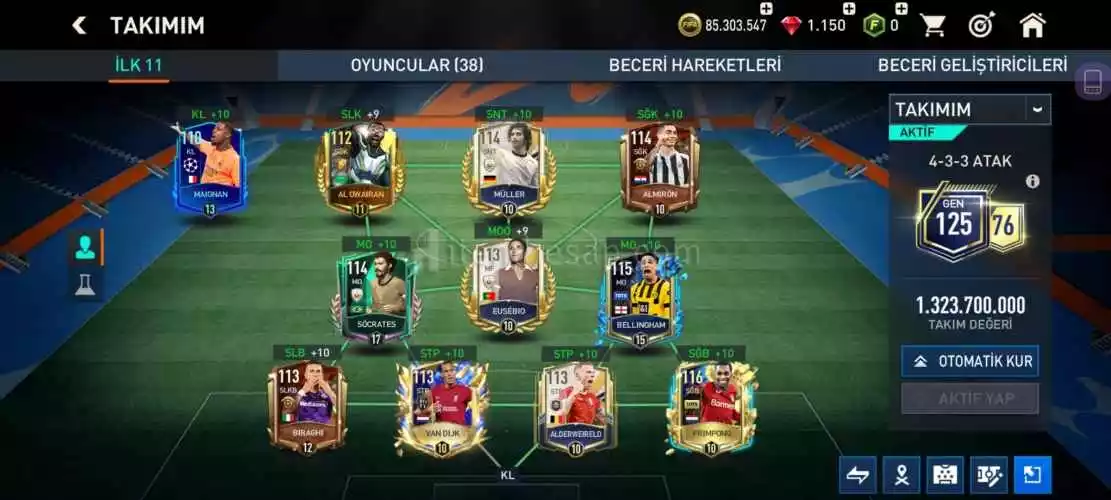Return to the home screen
Screen dimensions: 1111x500
coord(1033,25)
